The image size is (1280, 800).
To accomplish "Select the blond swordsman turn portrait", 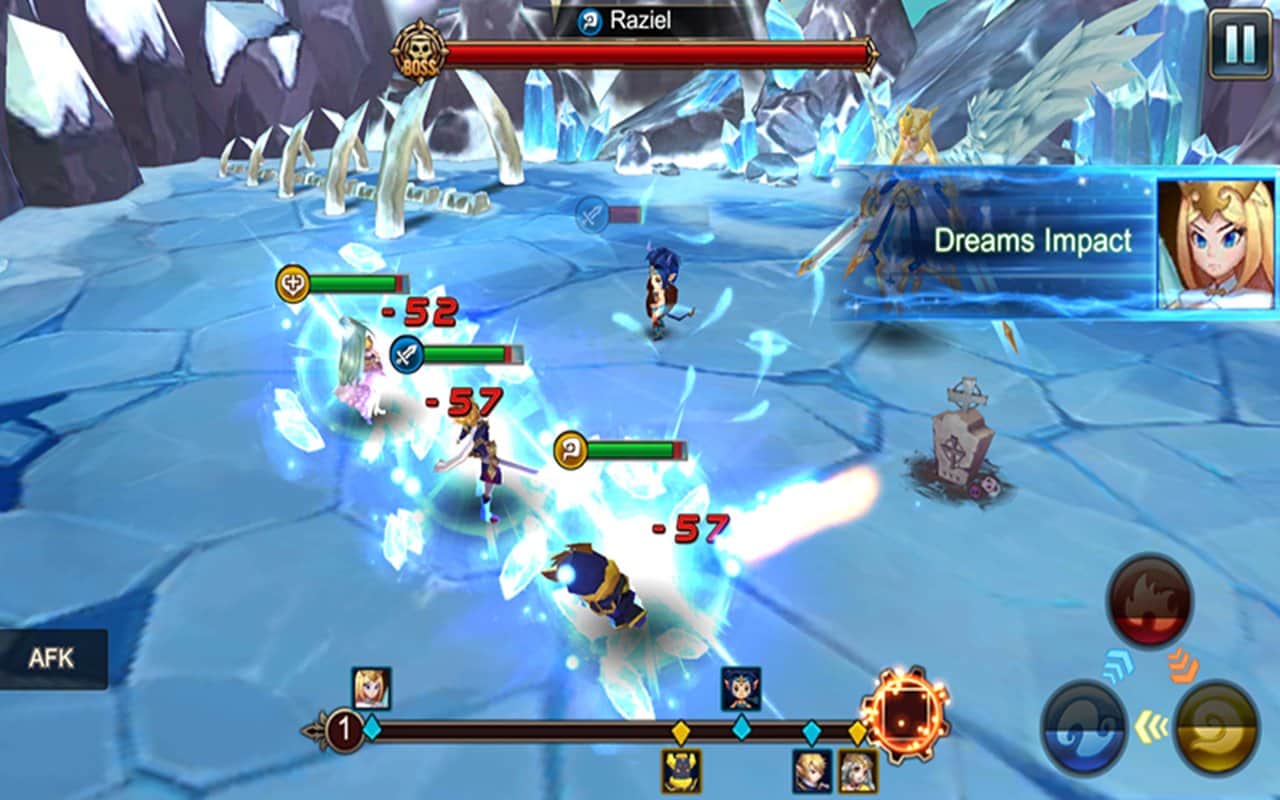I will click(x=812, y=771).
